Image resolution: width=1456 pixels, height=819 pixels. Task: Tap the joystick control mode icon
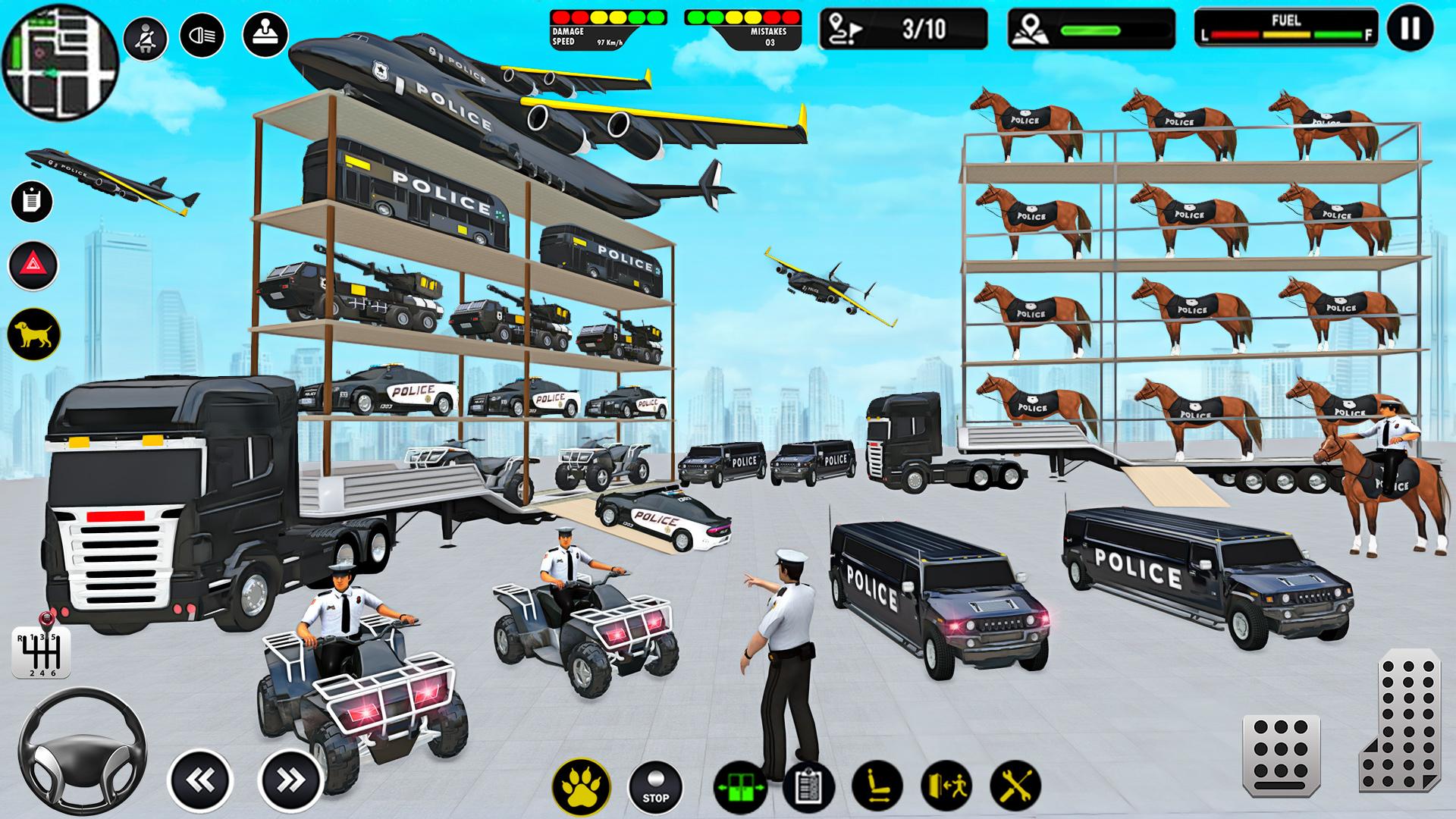[x=265, y=34]
